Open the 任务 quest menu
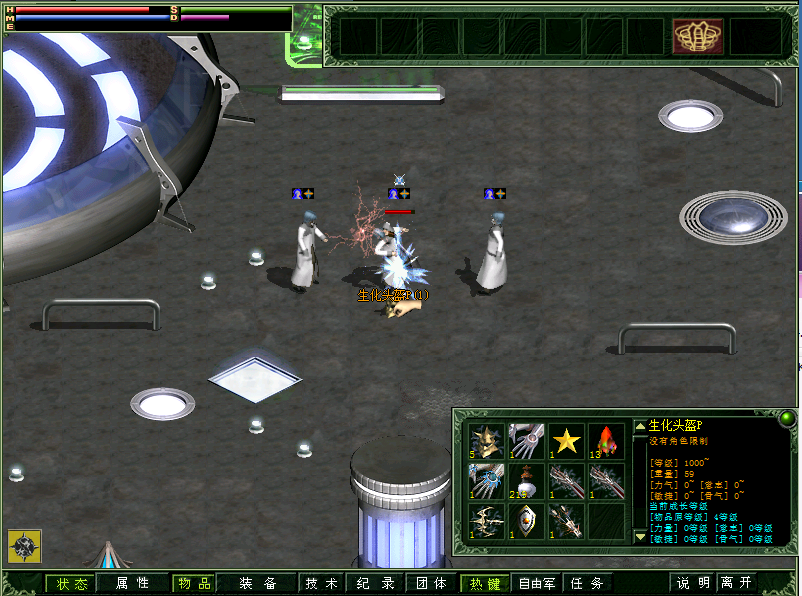This screenshot has height=596, width=802. tap(588, 583)
